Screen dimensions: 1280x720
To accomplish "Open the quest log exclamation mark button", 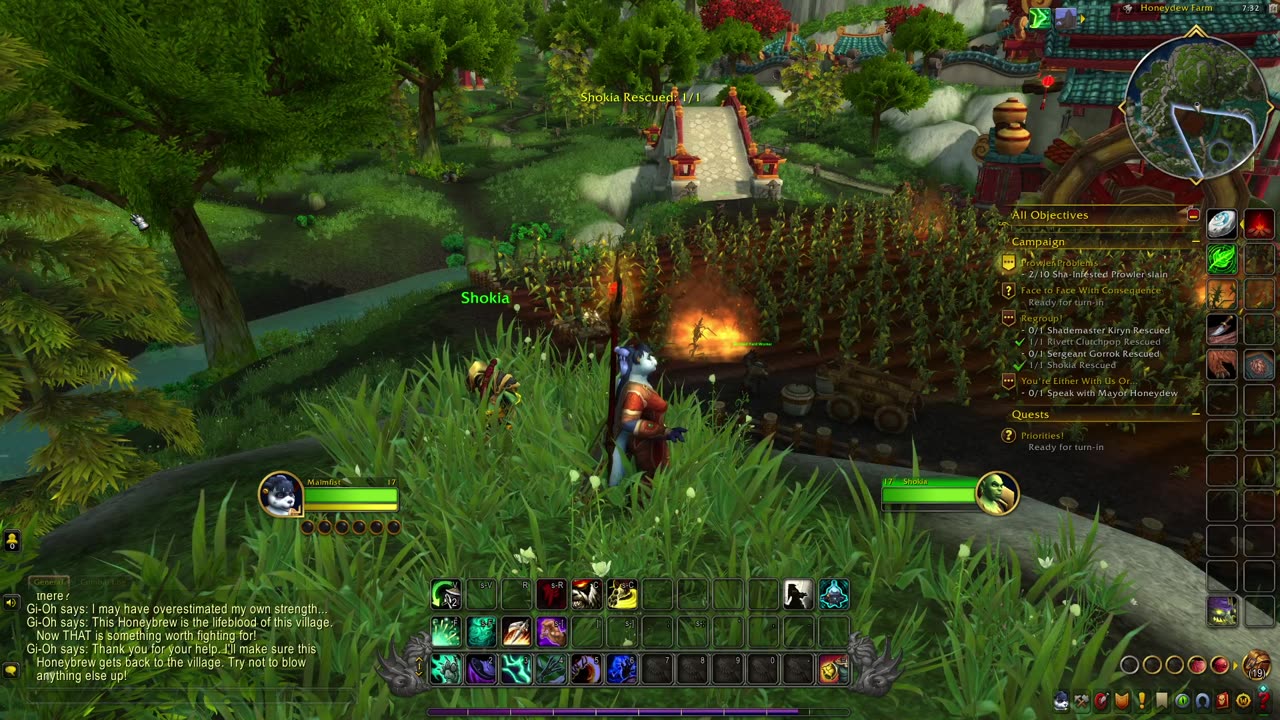I will tap(1142, 701).
